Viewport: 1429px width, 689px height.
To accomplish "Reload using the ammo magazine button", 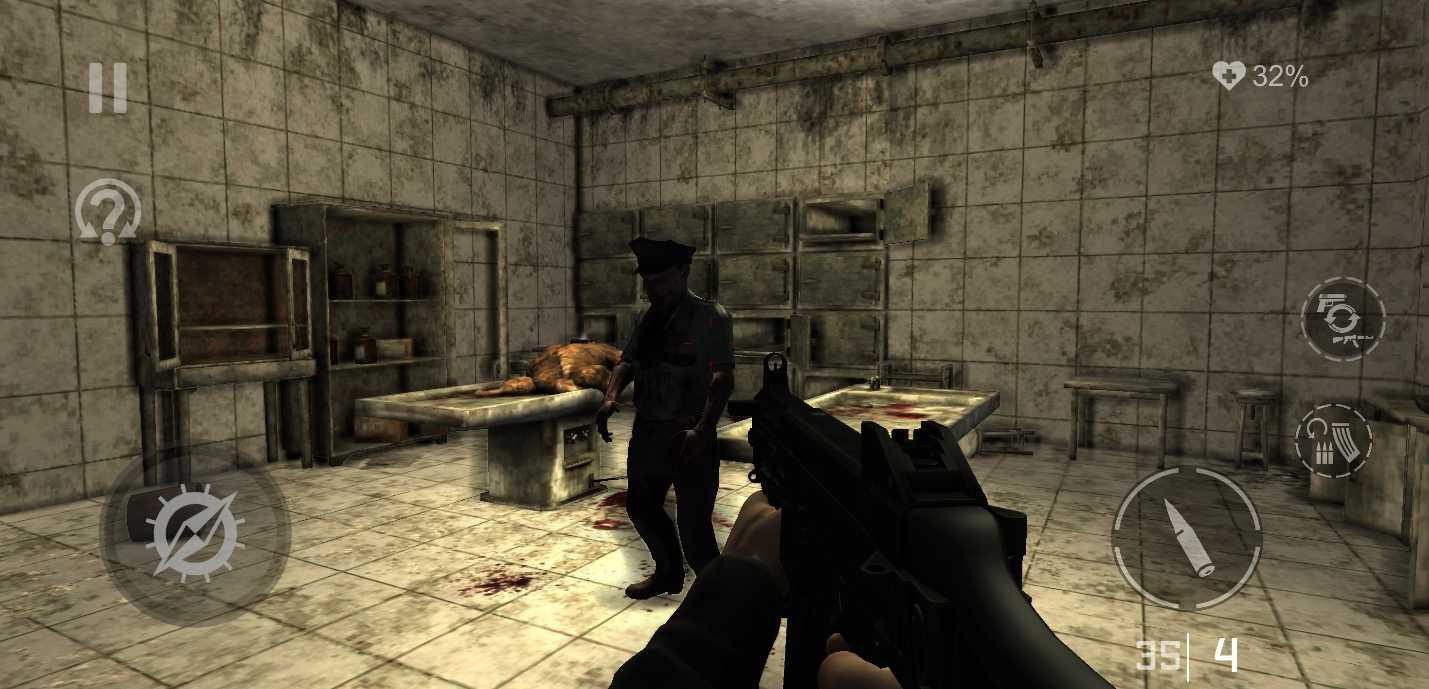I will [1334, 441].
